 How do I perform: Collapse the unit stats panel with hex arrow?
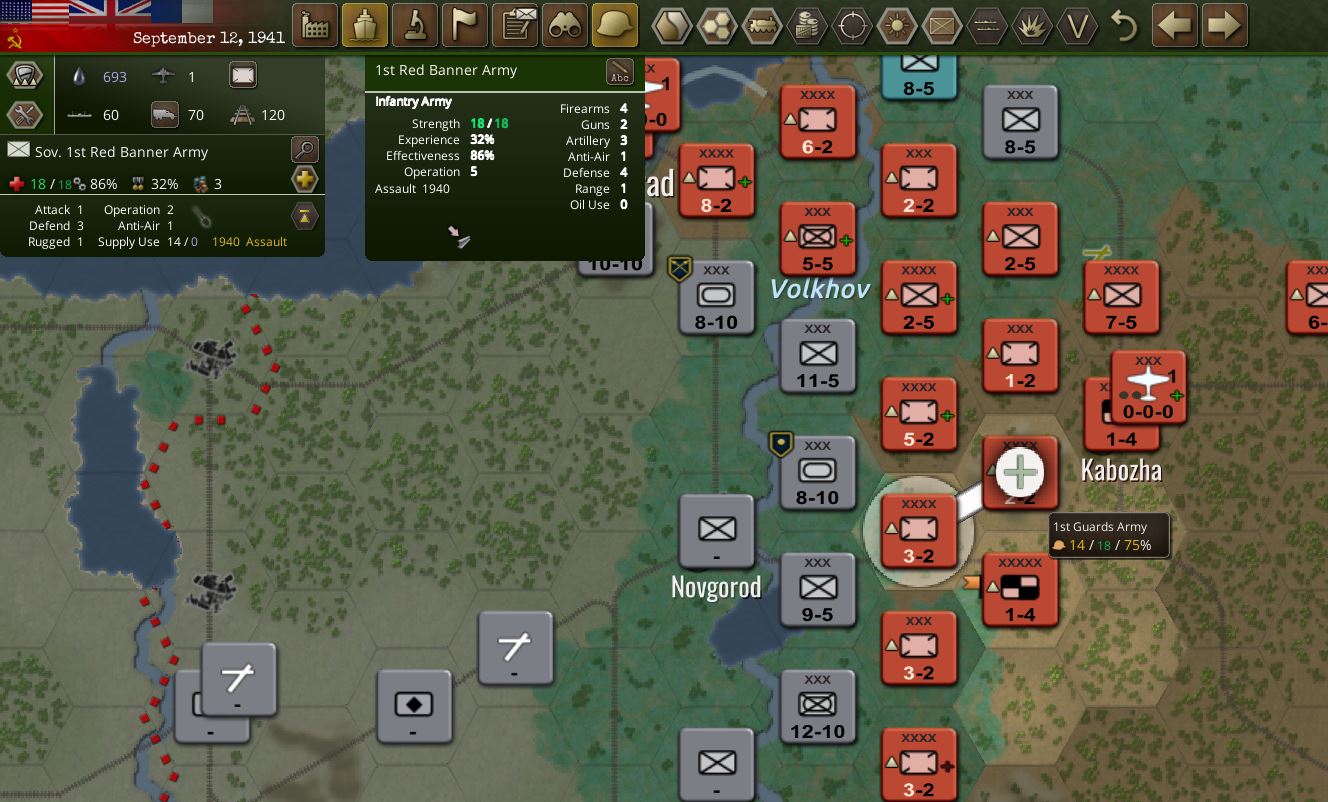pos(305,216)
